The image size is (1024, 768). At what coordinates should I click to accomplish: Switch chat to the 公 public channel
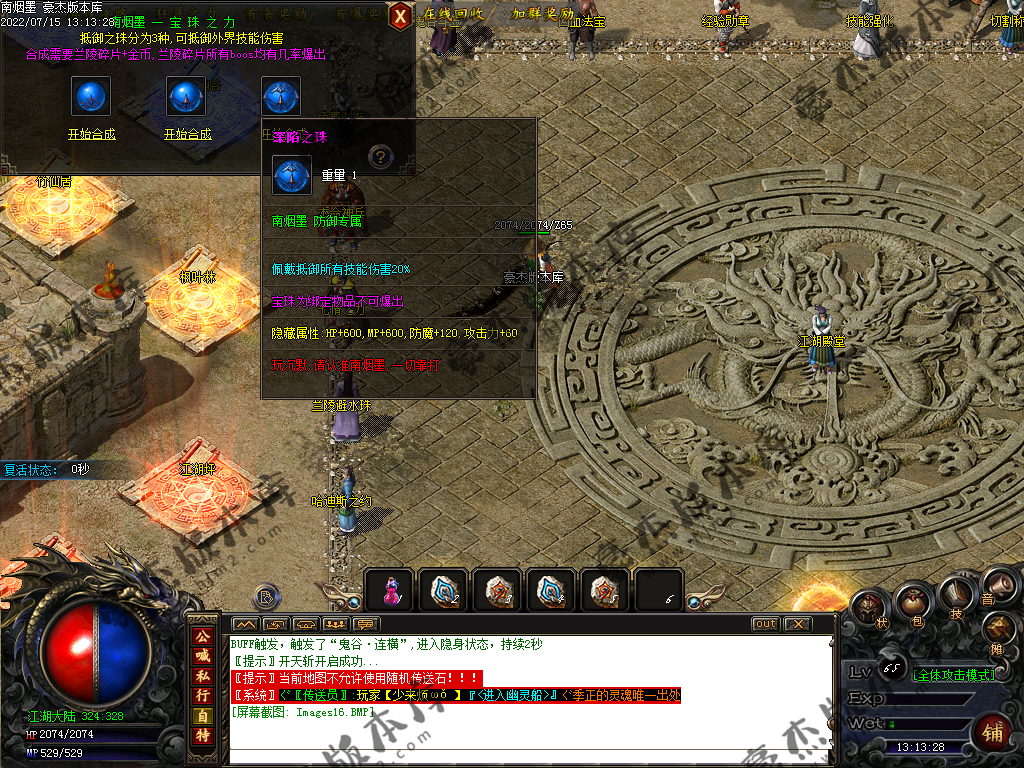203,636
